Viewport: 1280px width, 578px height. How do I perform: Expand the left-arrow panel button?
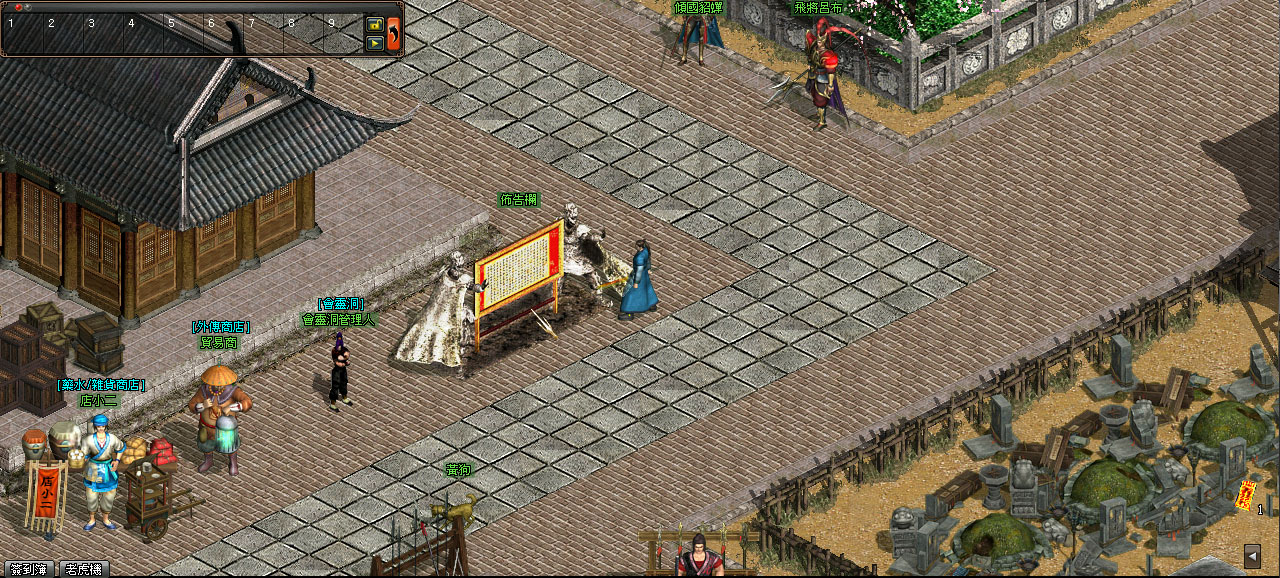pos(1252,556)
